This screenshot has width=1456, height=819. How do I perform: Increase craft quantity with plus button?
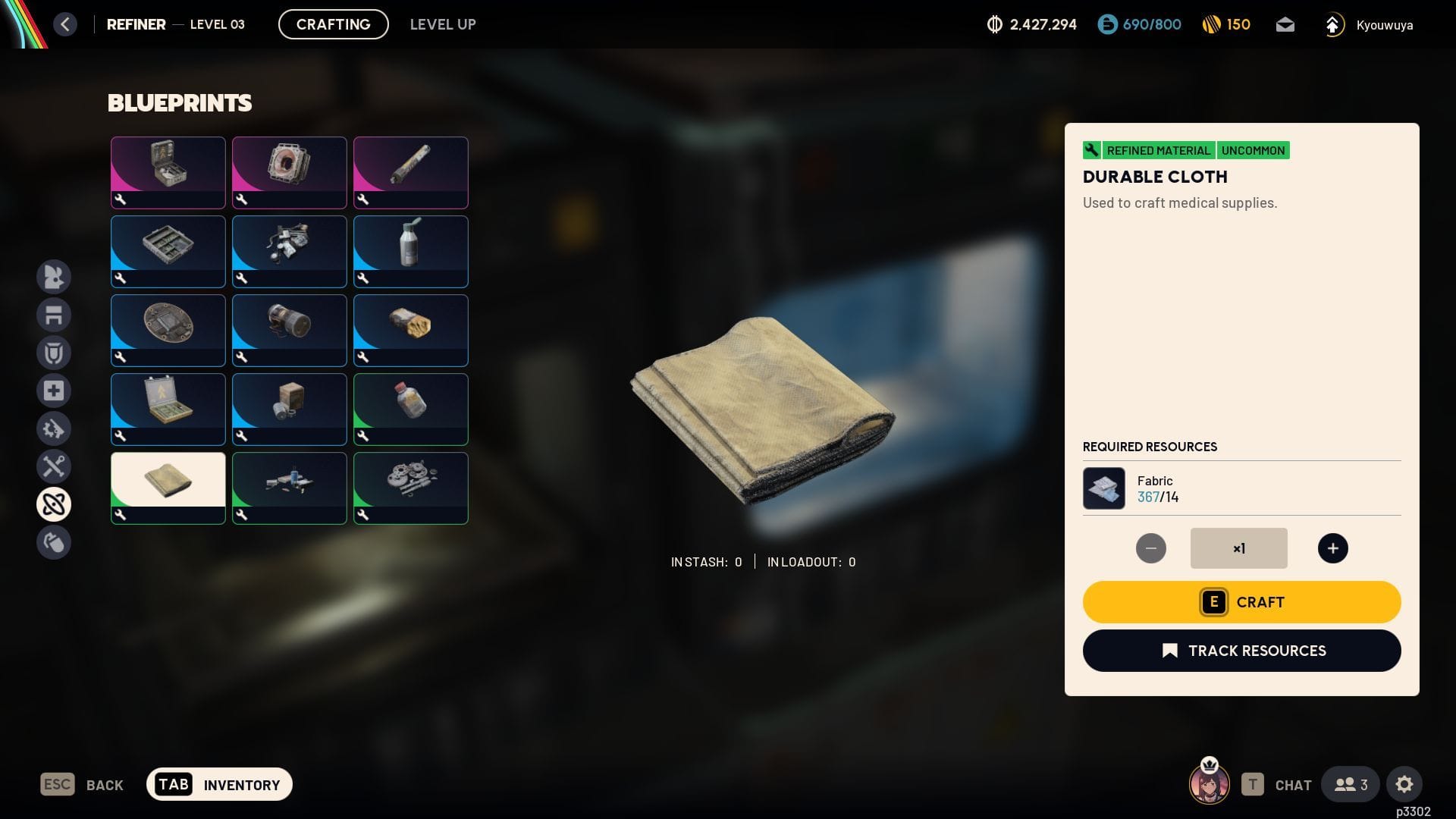point(1332,548)
